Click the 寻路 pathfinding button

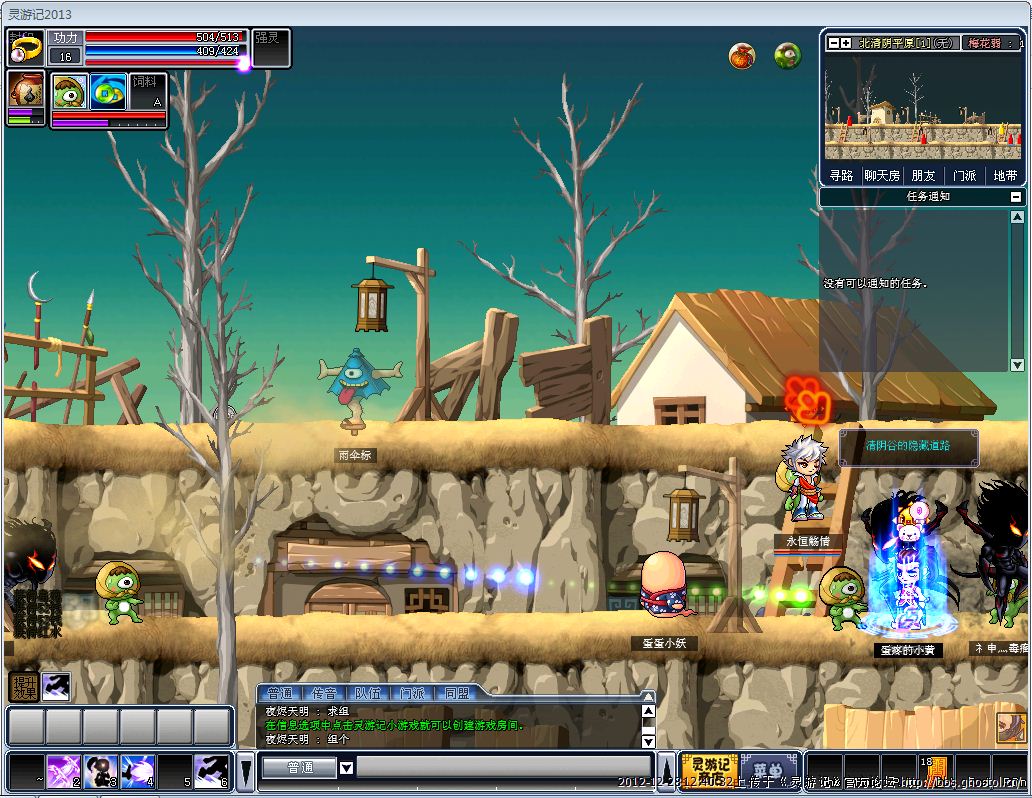[x=842, y=175]
